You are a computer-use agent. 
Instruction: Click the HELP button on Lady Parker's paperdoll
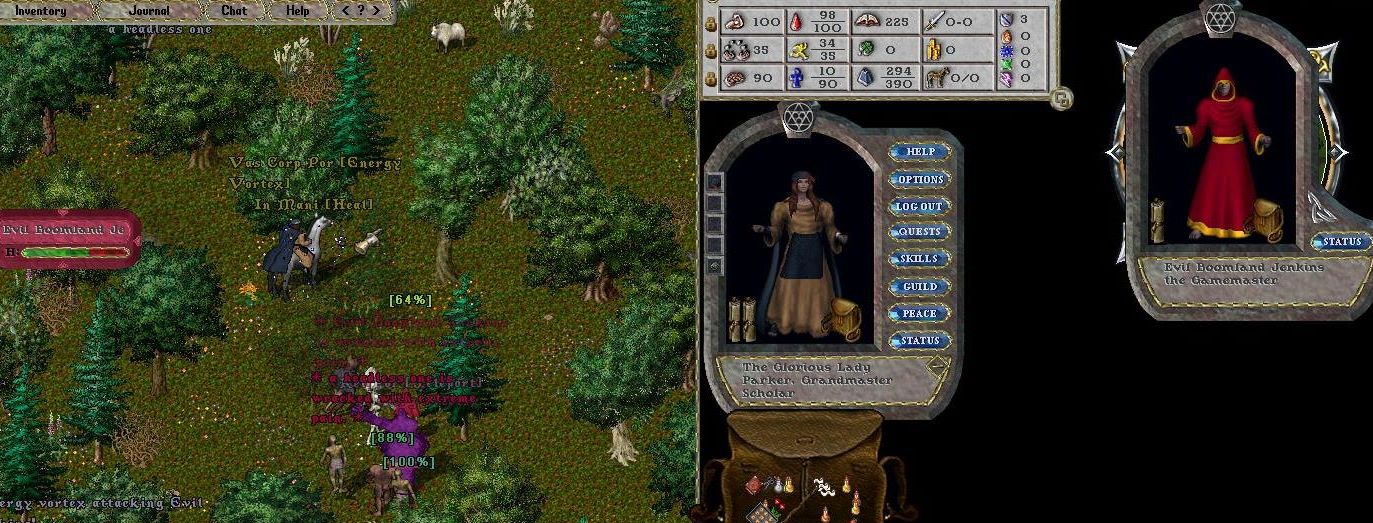click(919, 152)
